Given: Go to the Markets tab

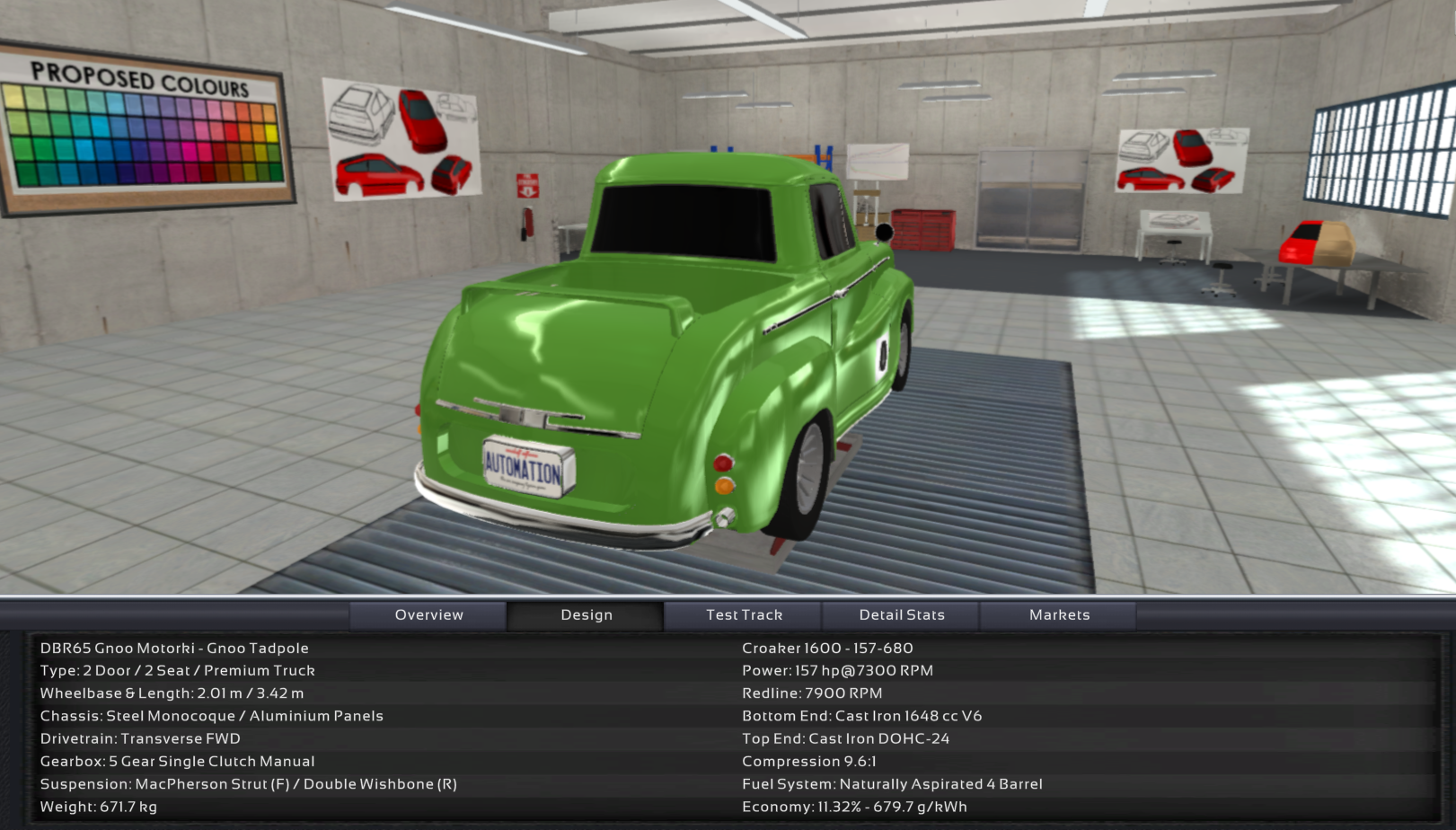Looking at the screenshot, I should [x=1059, y=615].
